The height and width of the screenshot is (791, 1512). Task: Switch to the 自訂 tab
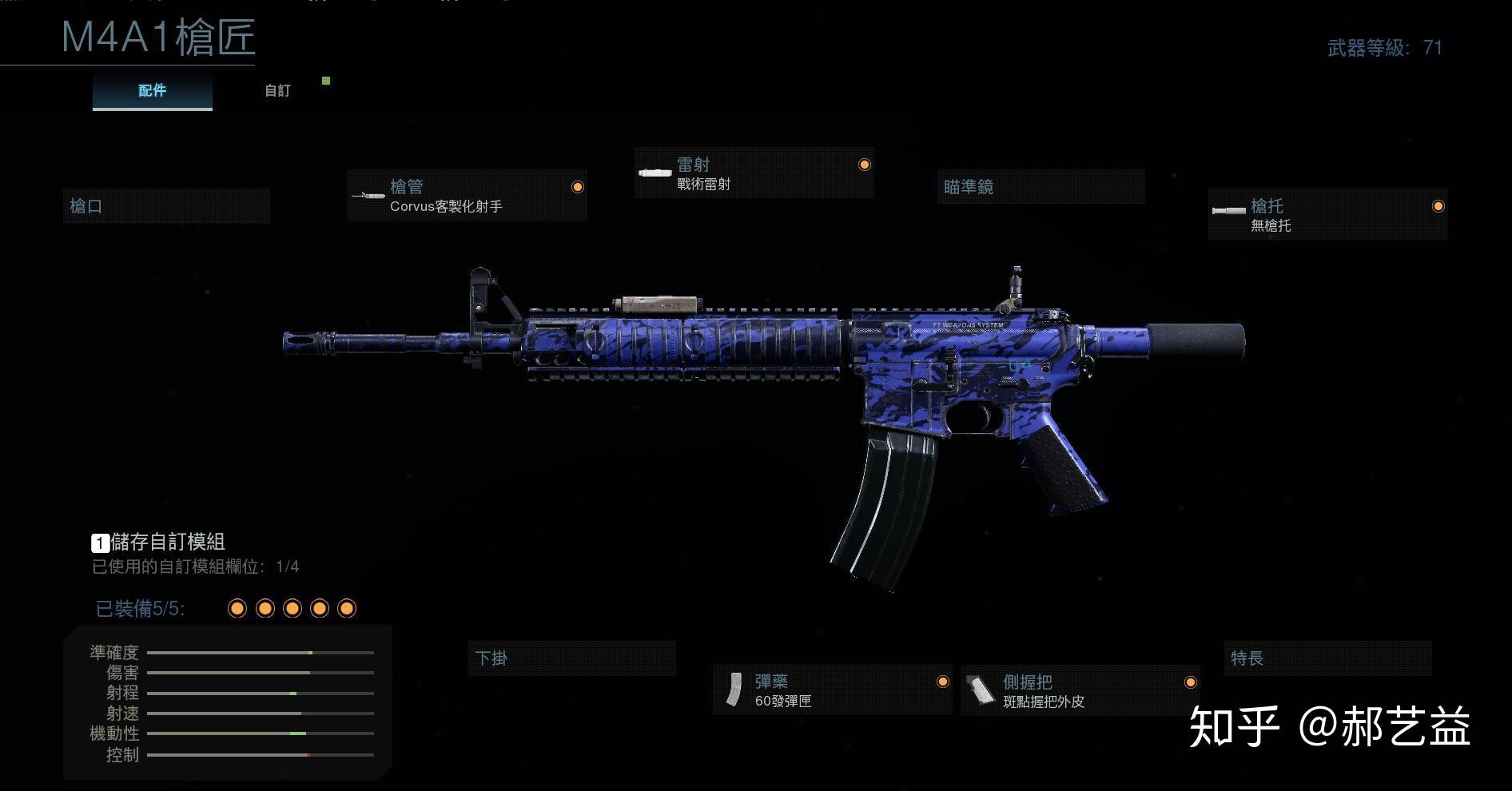coord(277,91)
